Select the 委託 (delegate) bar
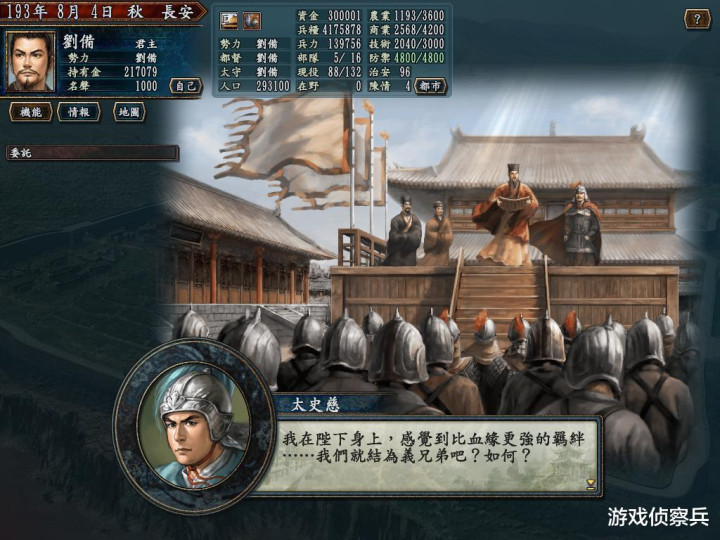 (x=92, y=153)
